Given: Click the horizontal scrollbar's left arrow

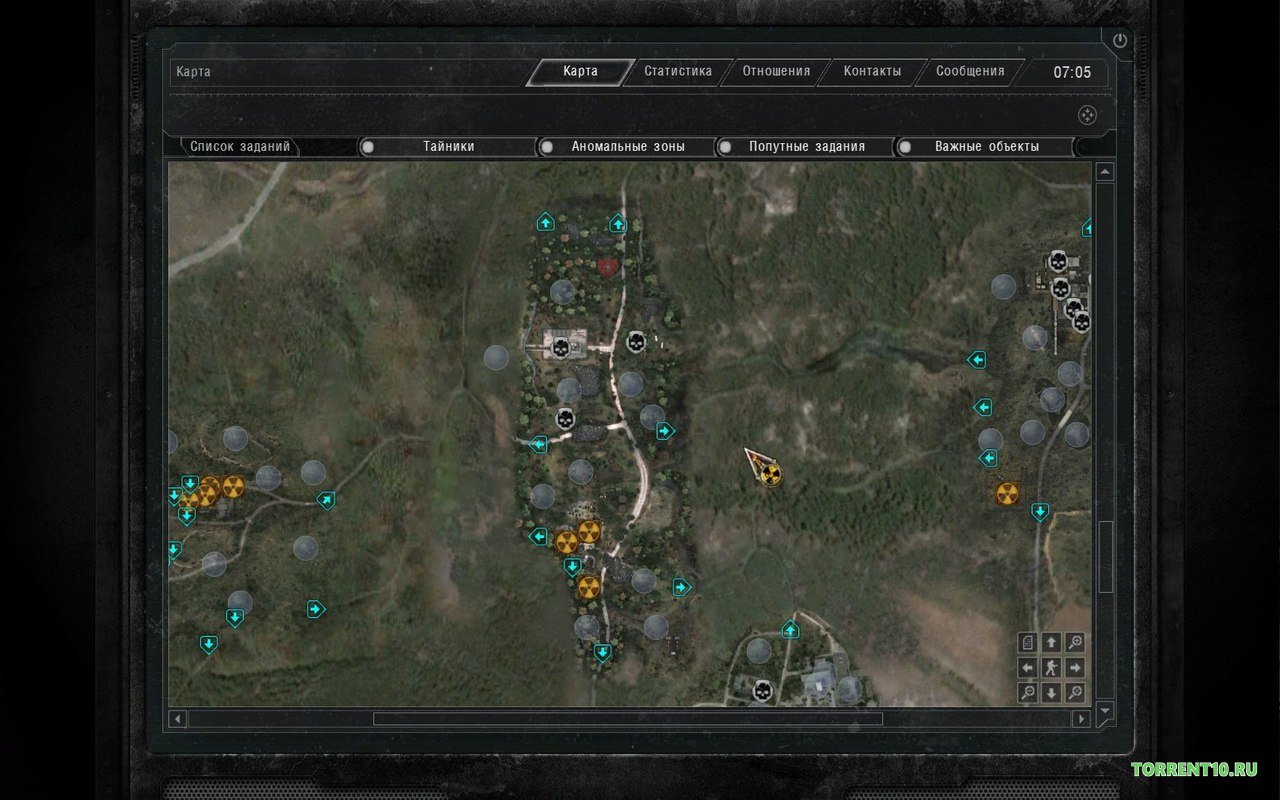Looking at the screenshot, I should 178,718.
